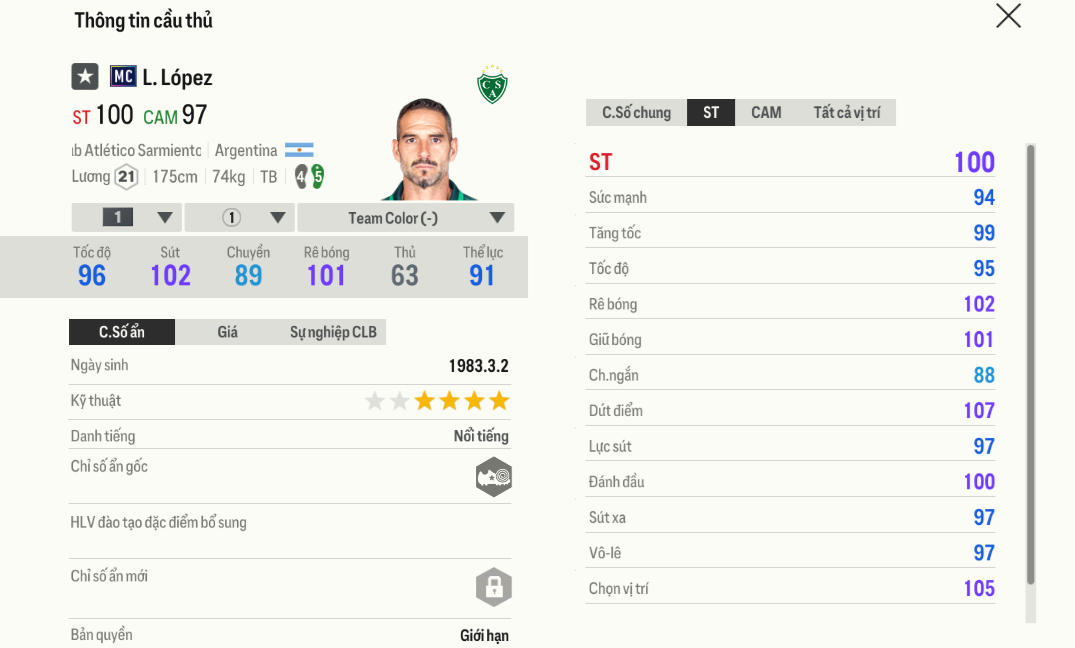Switch to the C.Số chung tab
Viewport: 1075px width, 648px height.
[636, 112]
